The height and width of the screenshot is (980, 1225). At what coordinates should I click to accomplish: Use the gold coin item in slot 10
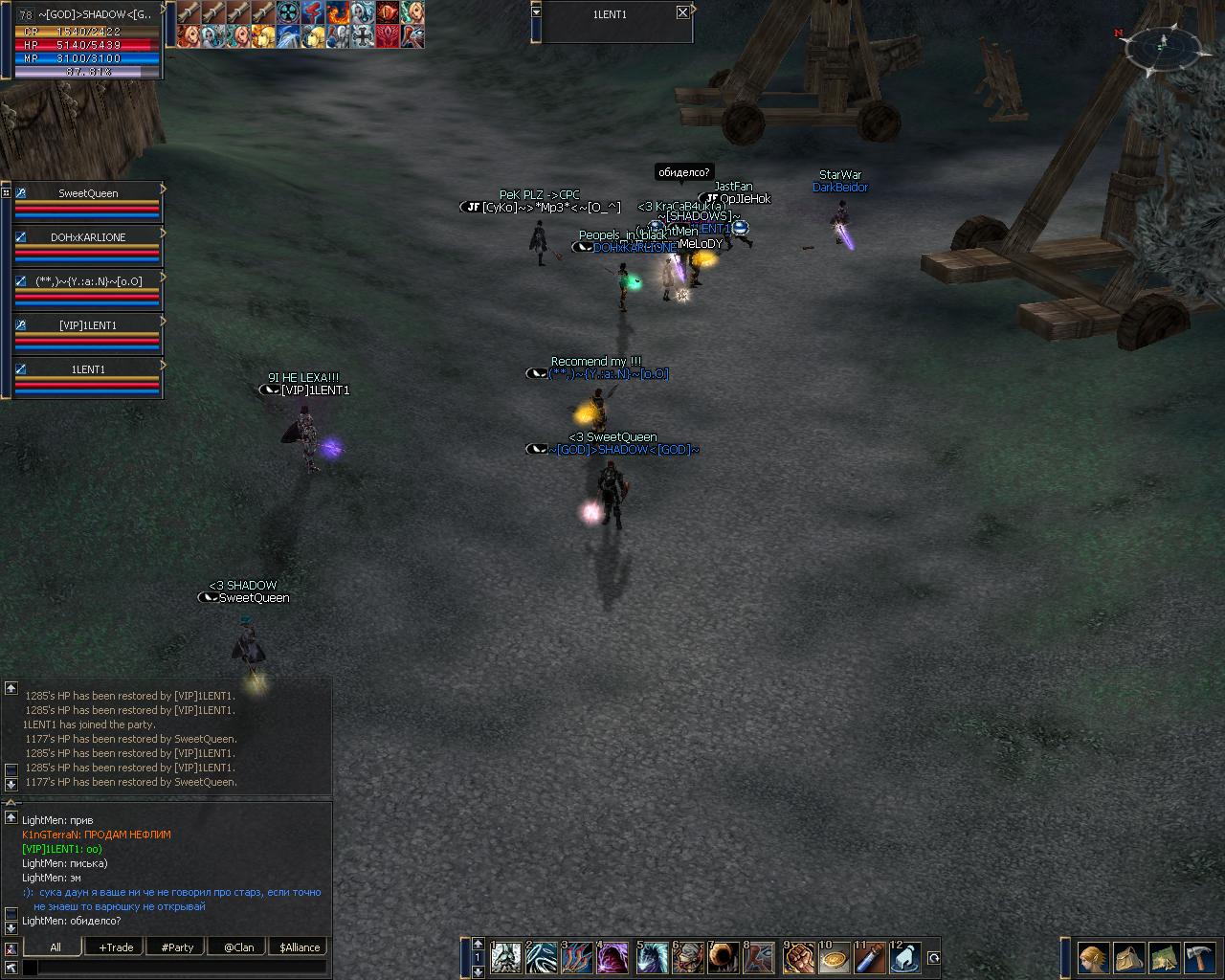tap(835, 958)
